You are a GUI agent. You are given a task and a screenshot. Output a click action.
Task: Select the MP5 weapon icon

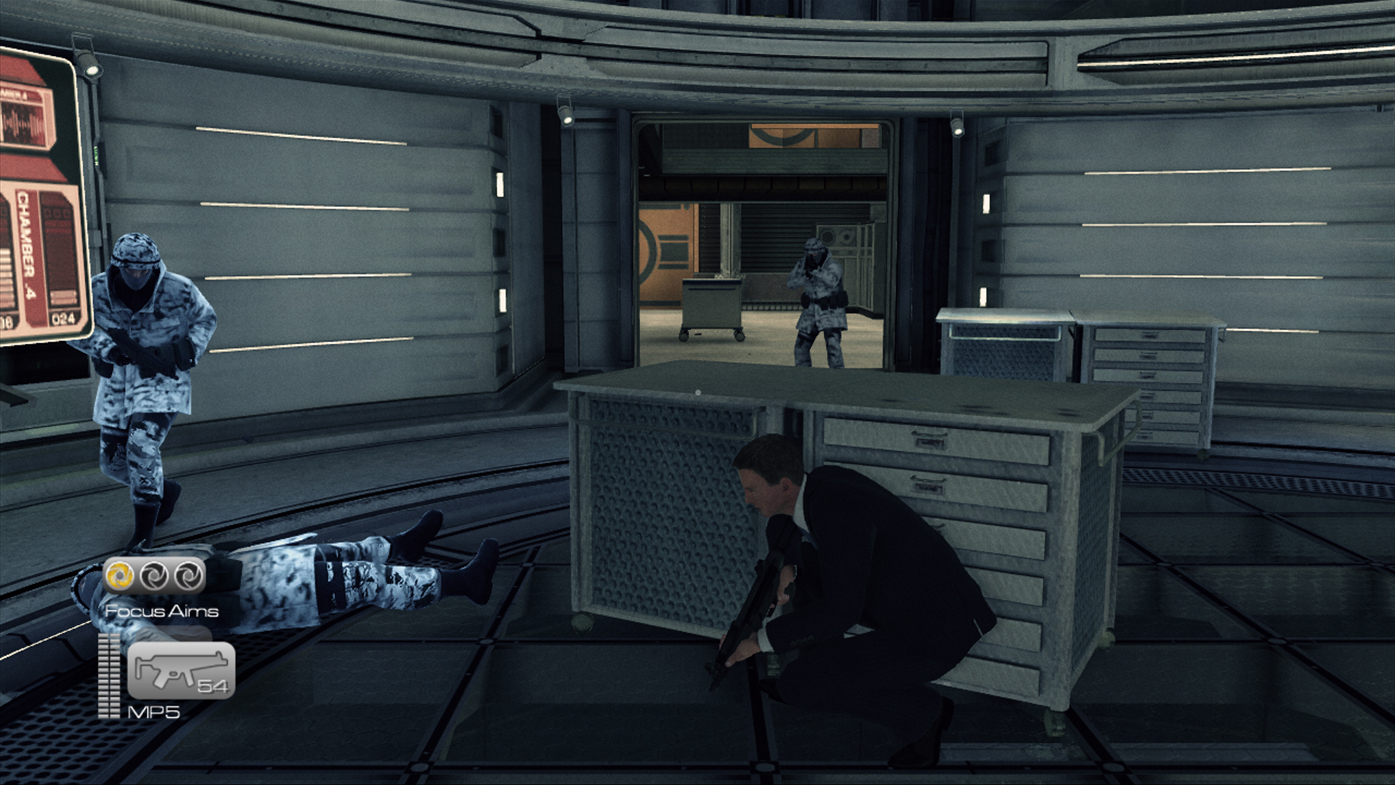(x=180, y=669)
